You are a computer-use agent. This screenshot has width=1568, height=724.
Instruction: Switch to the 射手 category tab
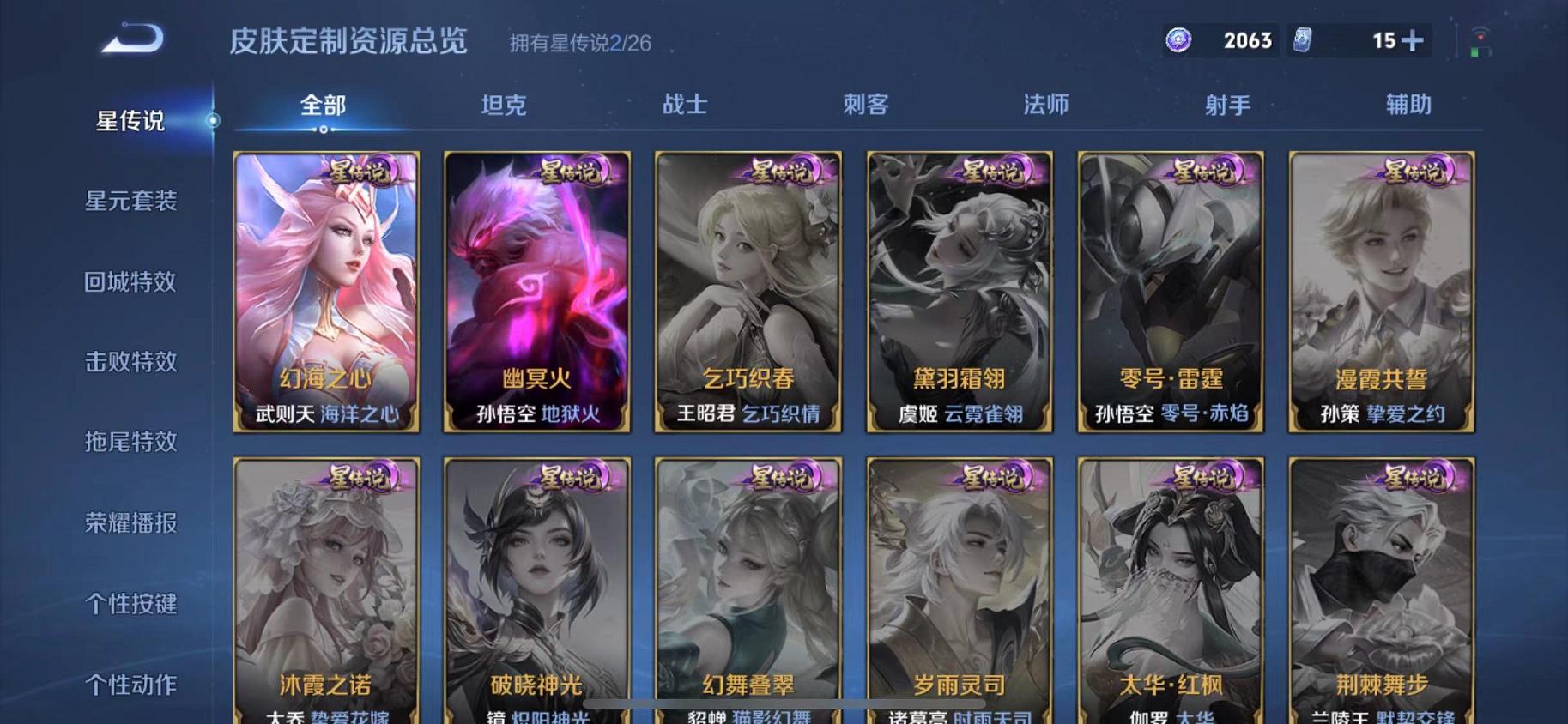coord(1227,105)
